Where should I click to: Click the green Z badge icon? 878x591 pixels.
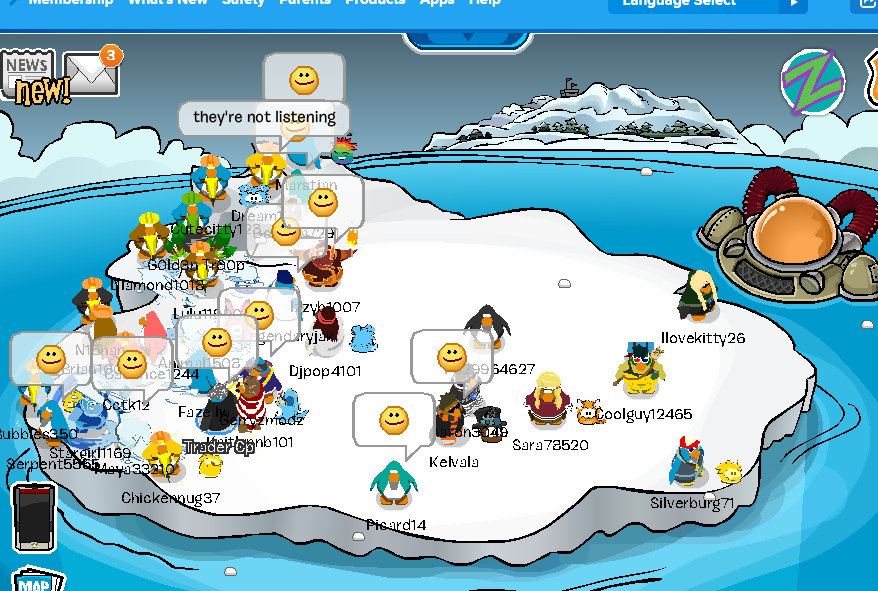(812, 81)
